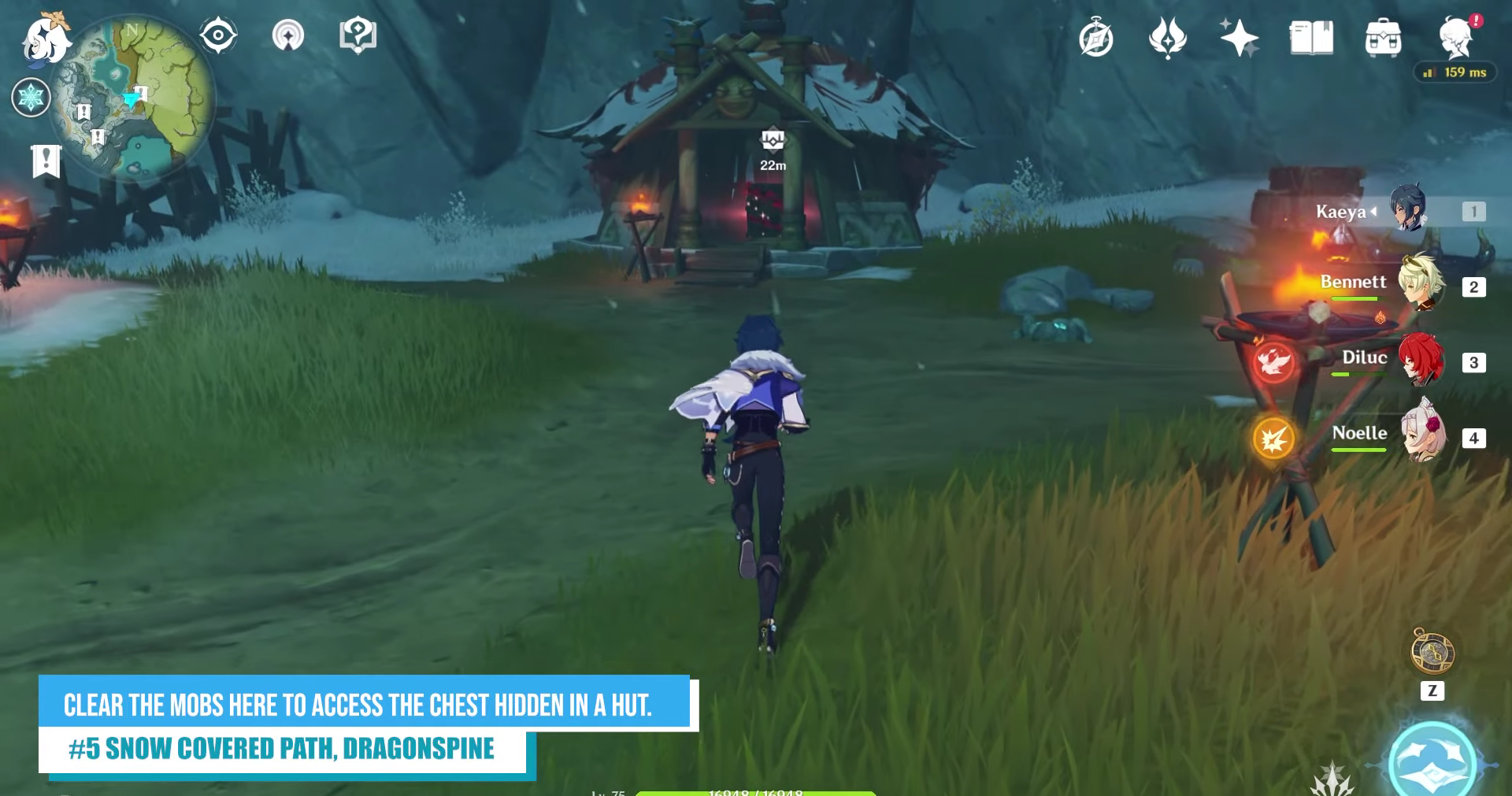Open the wish star icon
This screenshot has width=1512, height=796.
click(1239, 38)
